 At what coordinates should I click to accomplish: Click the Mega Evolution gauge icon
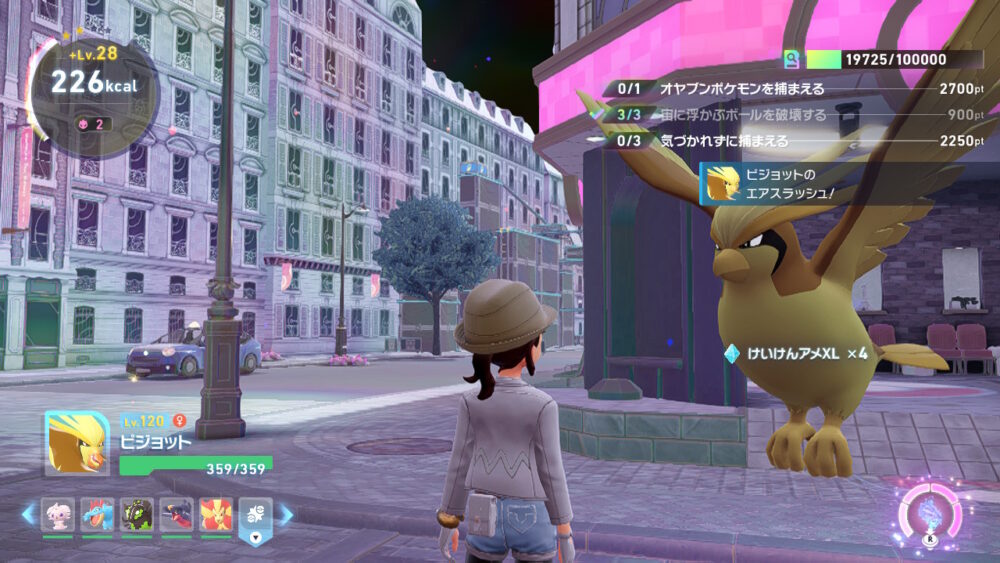click(x=930, y=515)
